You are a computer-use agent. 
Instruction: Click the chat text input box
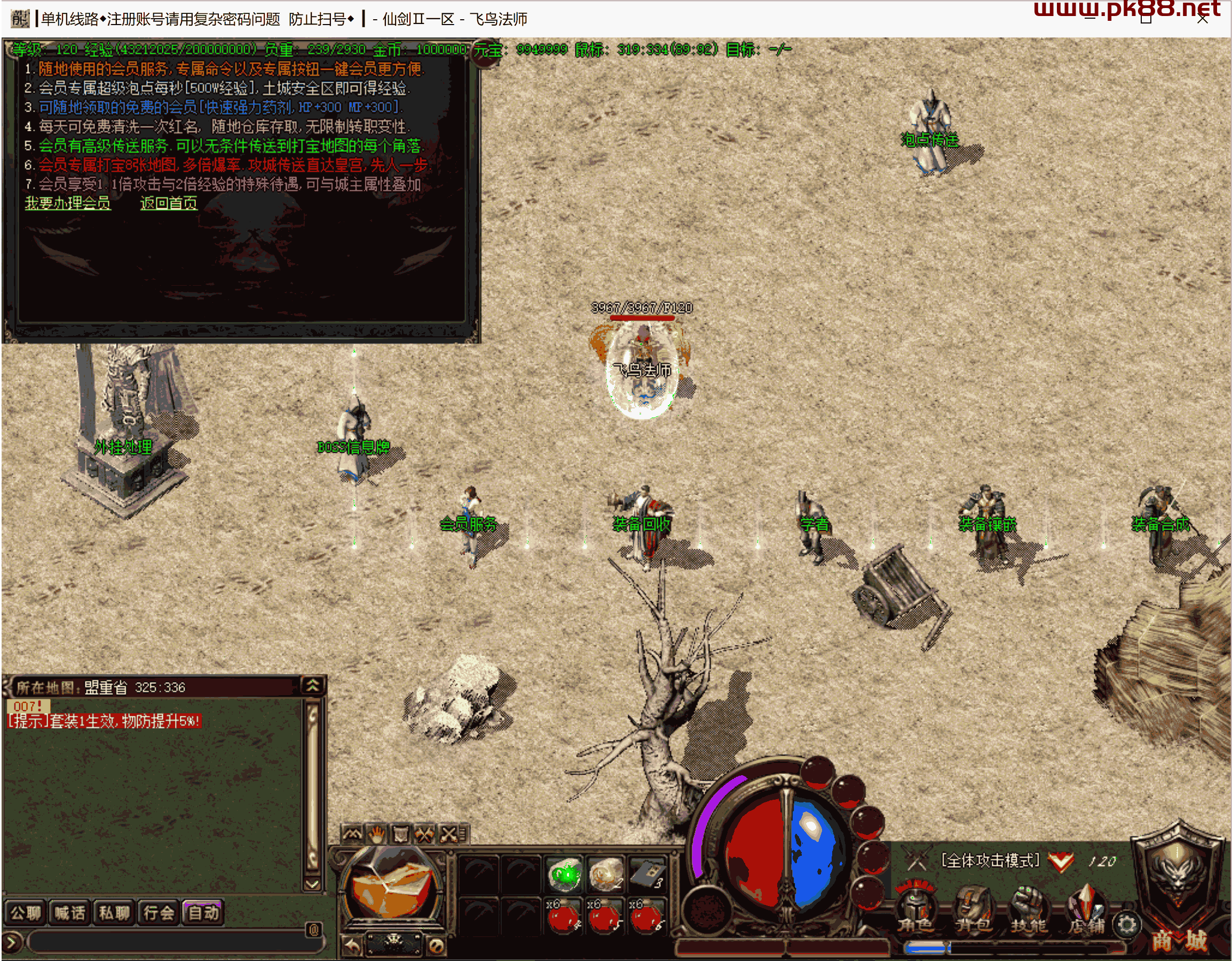[x=169, y=941]
